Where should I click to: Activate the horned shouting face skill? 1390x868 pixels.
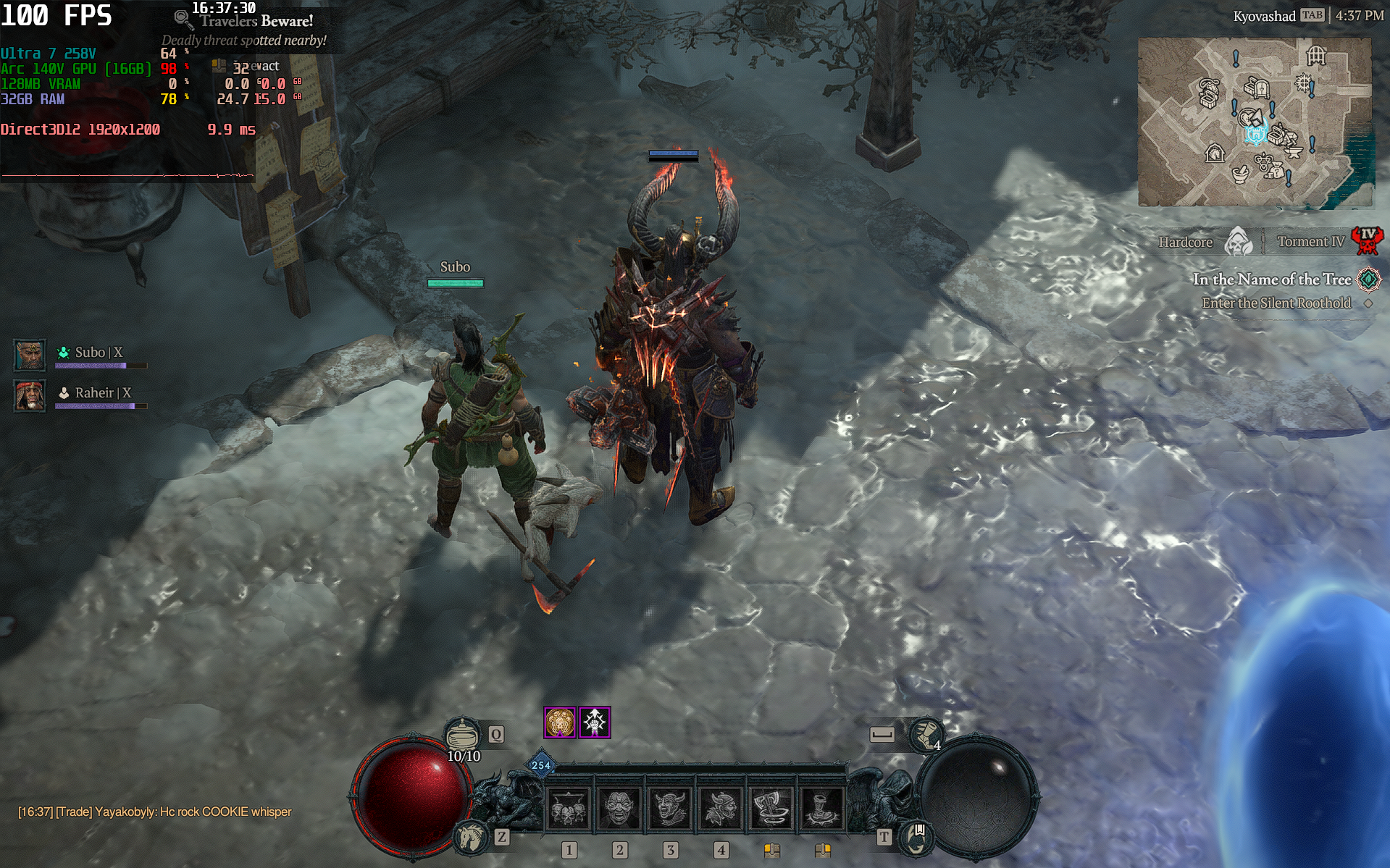tap(671, 806)
